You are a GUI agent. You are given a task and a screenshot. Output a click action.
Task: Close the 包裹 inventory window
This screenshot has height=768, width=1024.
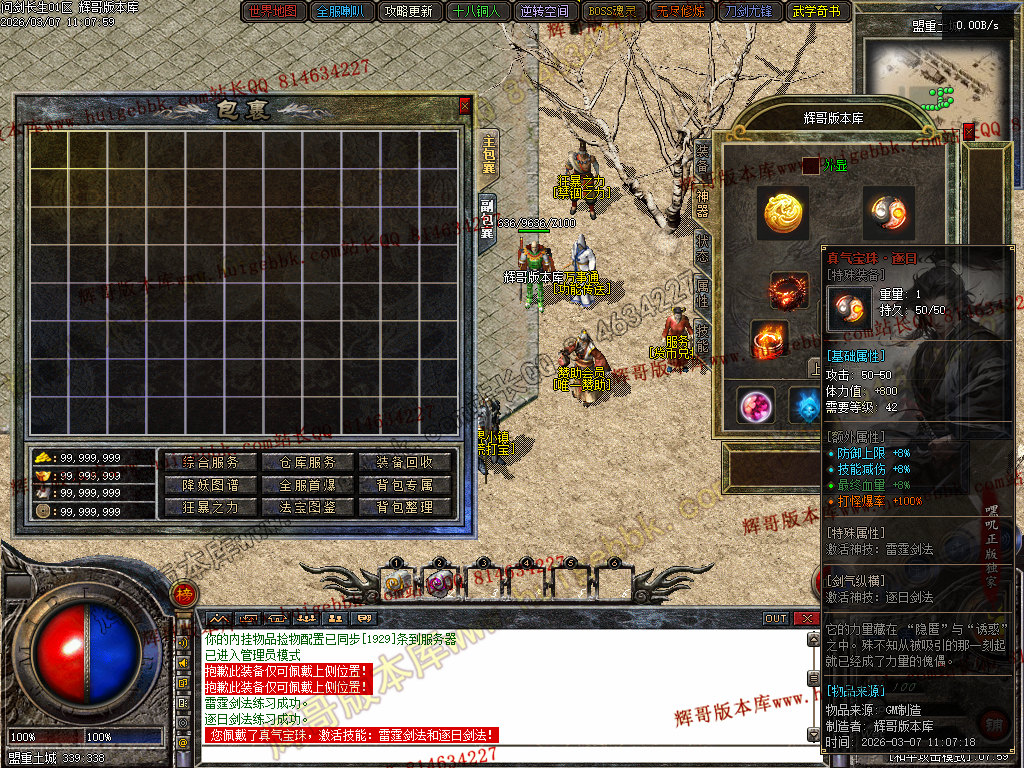(x=464, y=104)
